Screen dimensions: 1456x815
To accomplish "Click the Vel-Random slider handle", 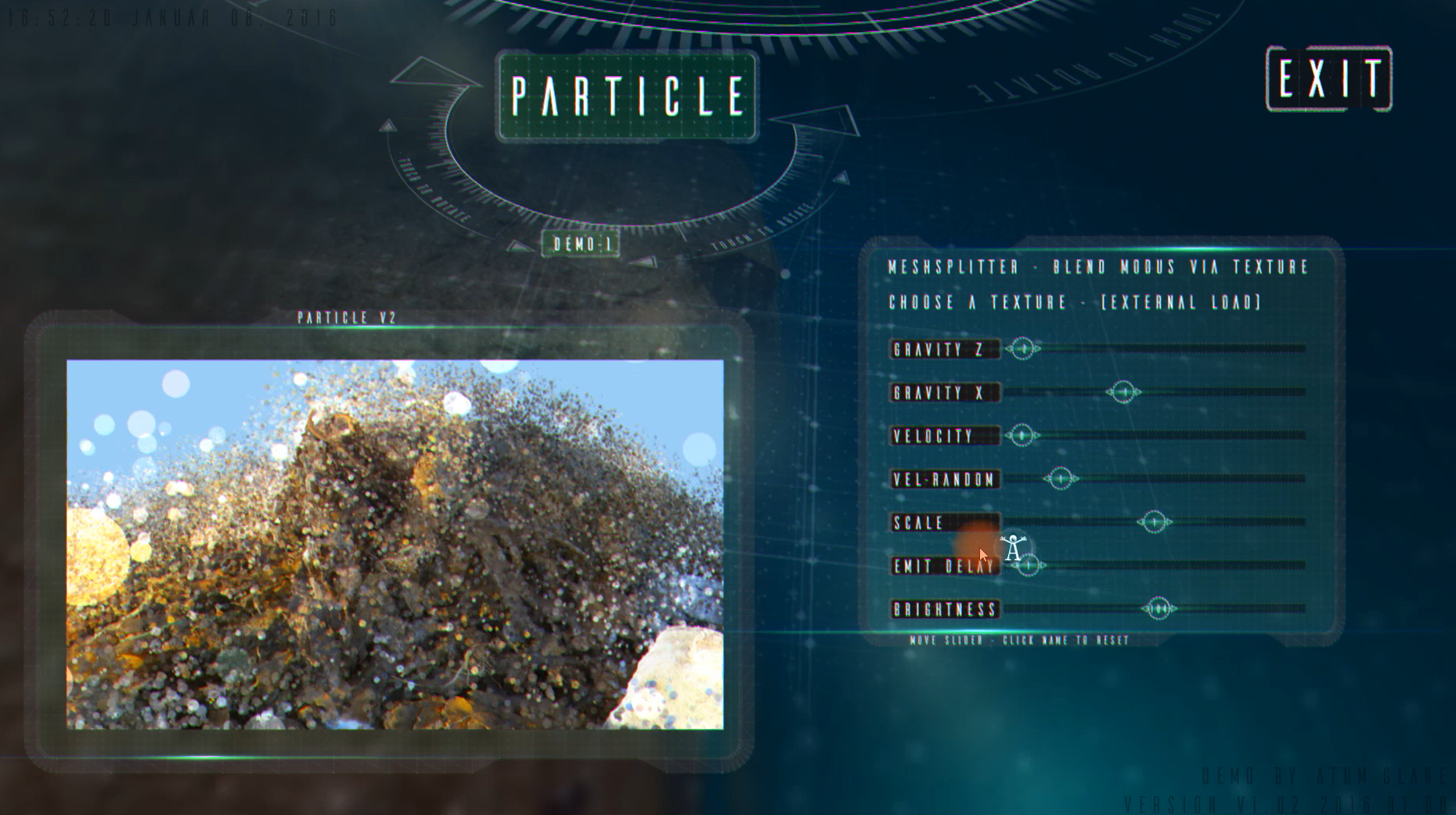I will (1061, 478).
